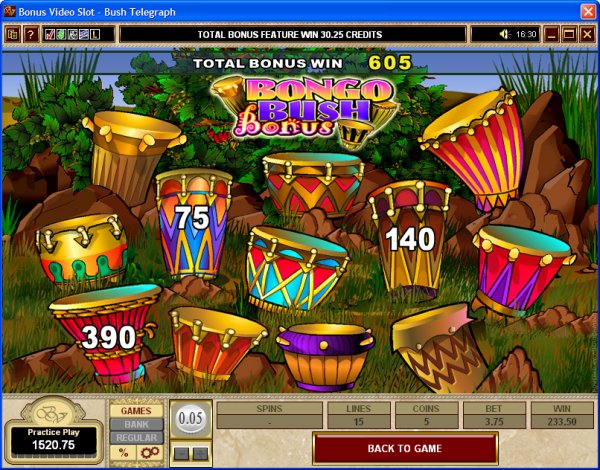
Task: Open the Bank button
Action: coord(136,424)
